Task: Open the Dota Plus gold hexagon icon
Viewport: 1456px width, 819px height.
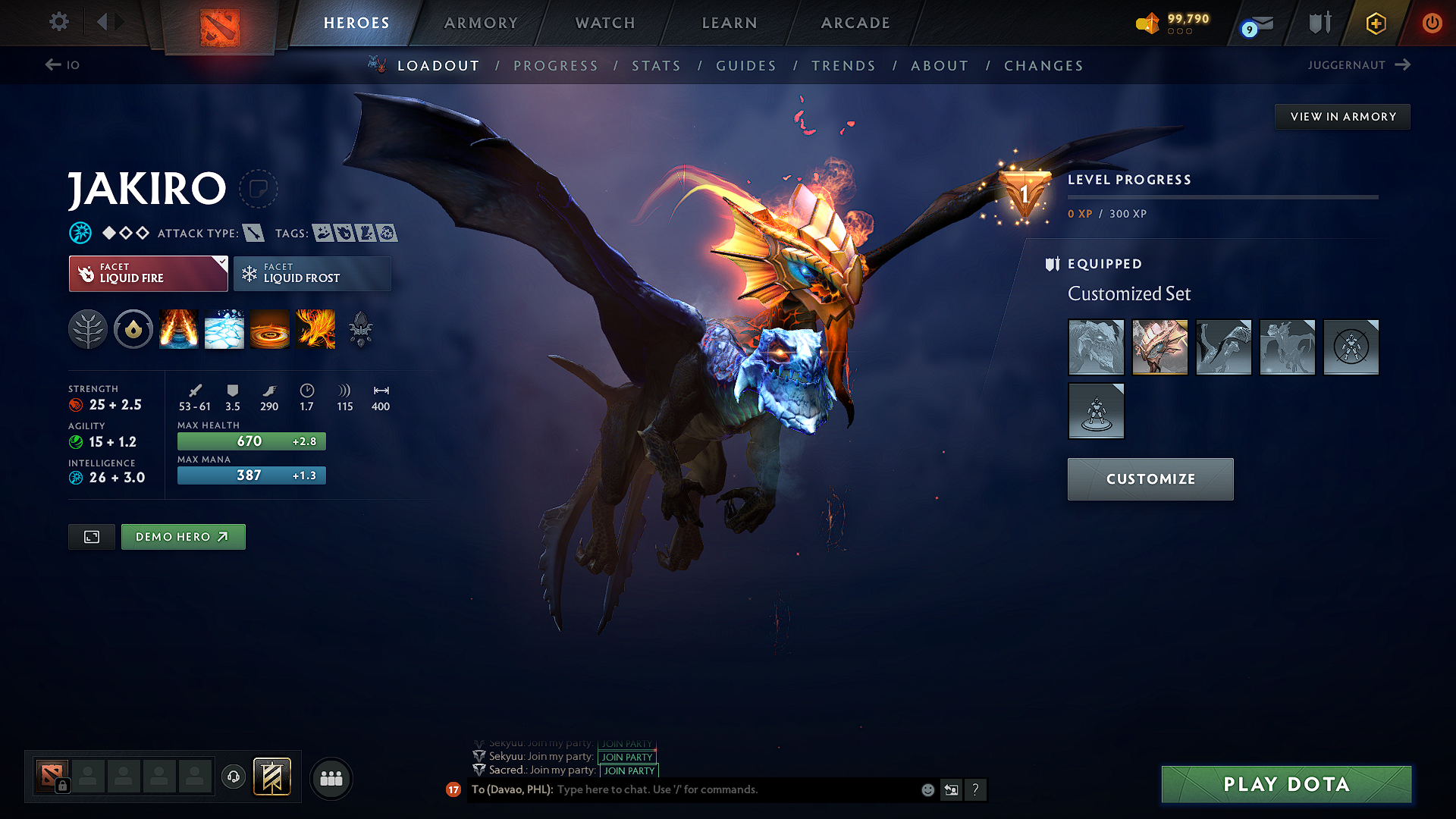Action: pyautogui.click(x=1375, y=23)
